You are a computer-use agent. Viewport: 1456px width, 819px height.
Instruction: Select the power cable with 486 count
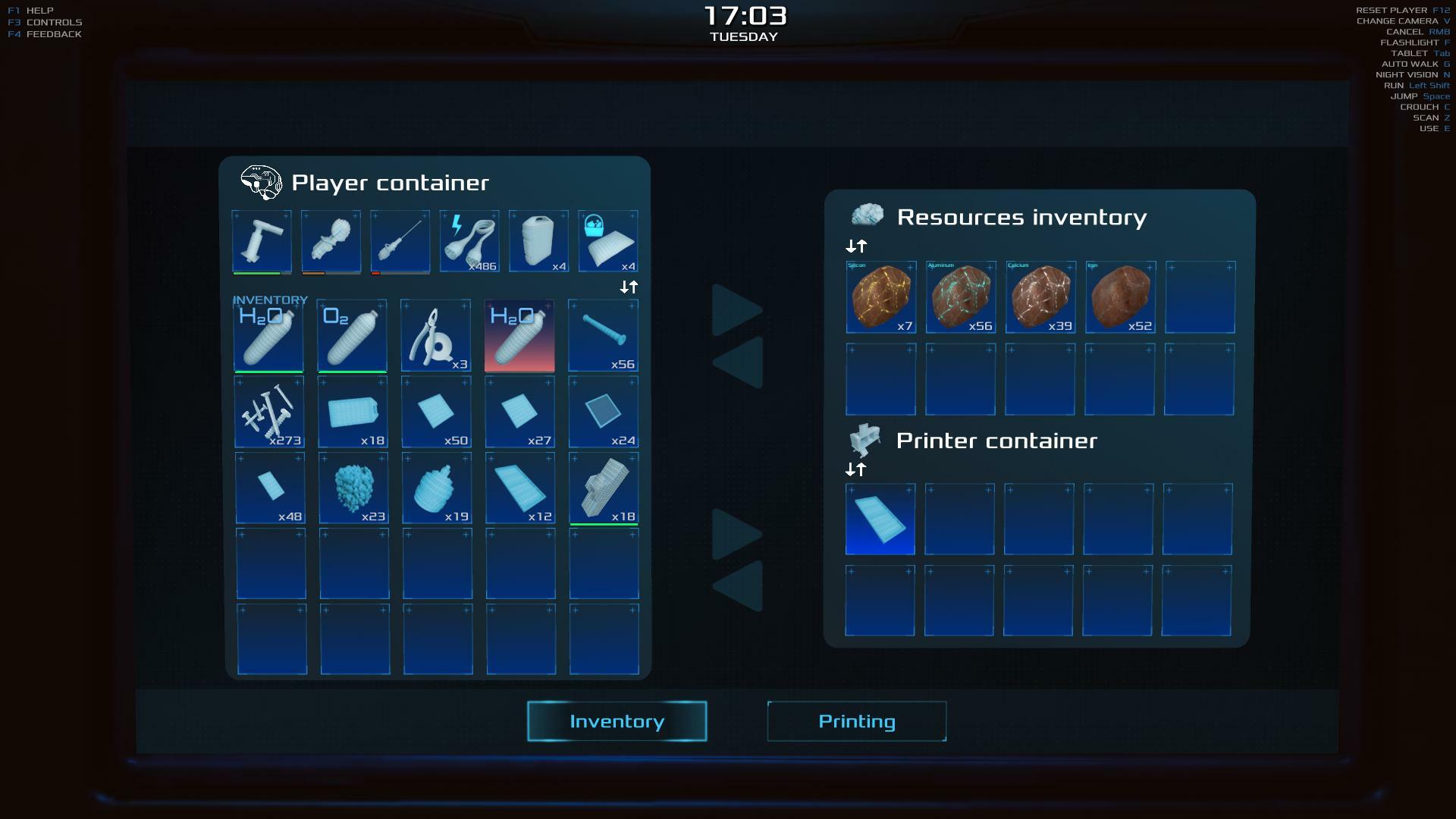[469, 241]
